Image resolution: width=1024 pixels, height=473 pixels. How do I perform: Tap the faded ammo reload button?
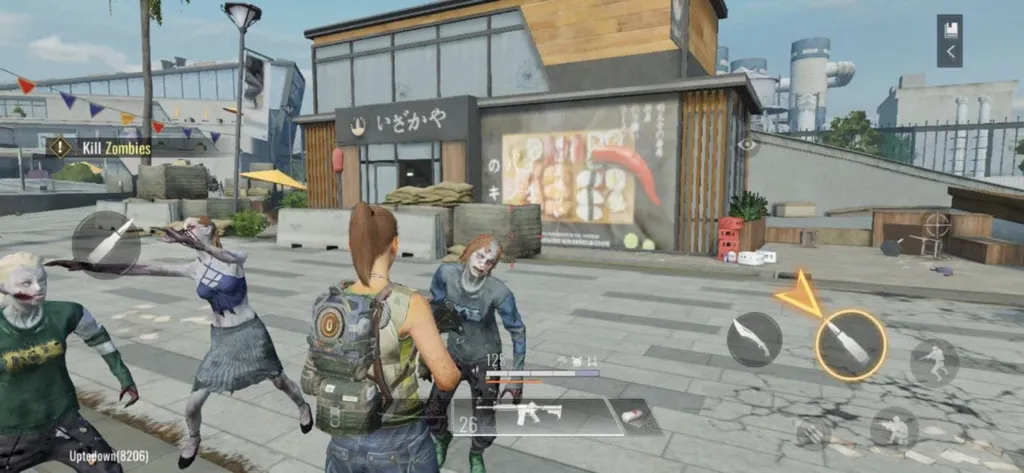[x=814, y=432]
